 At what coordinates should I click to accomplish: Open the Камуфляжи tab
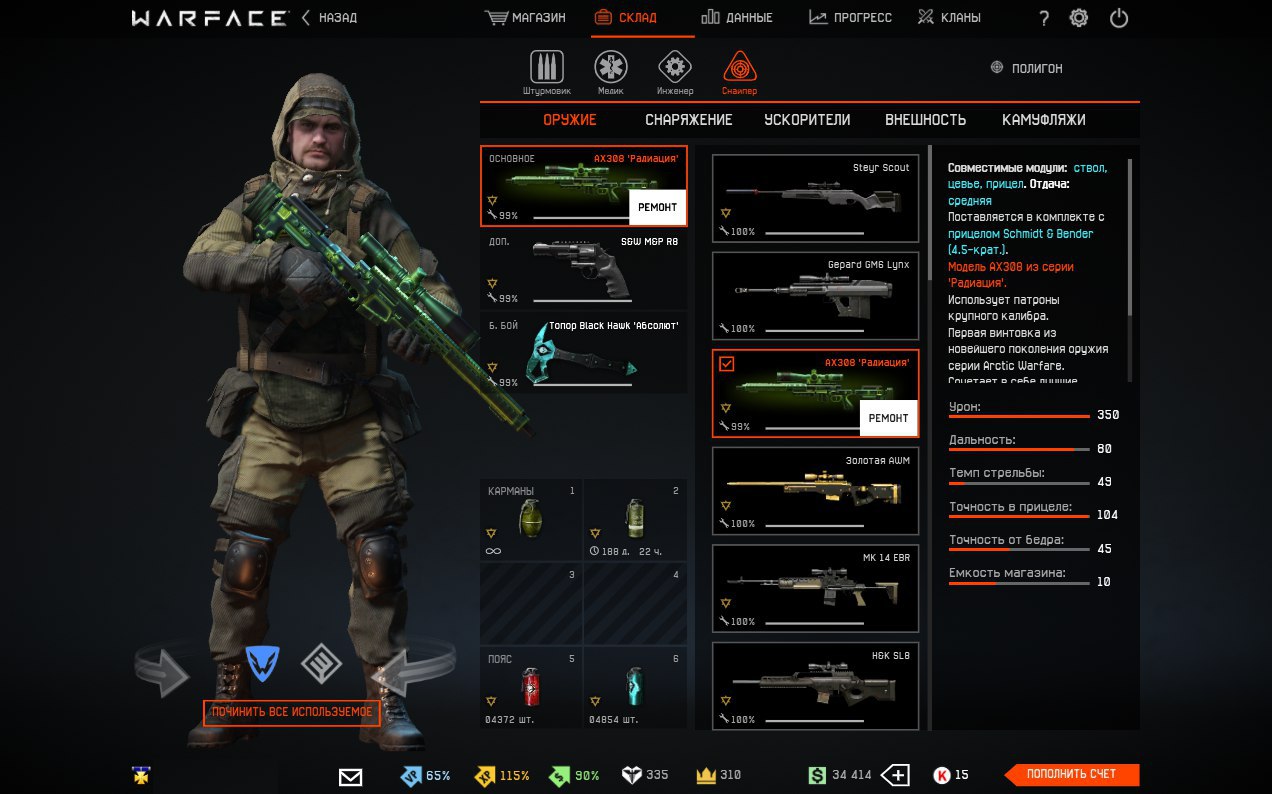pos(1043,120)
